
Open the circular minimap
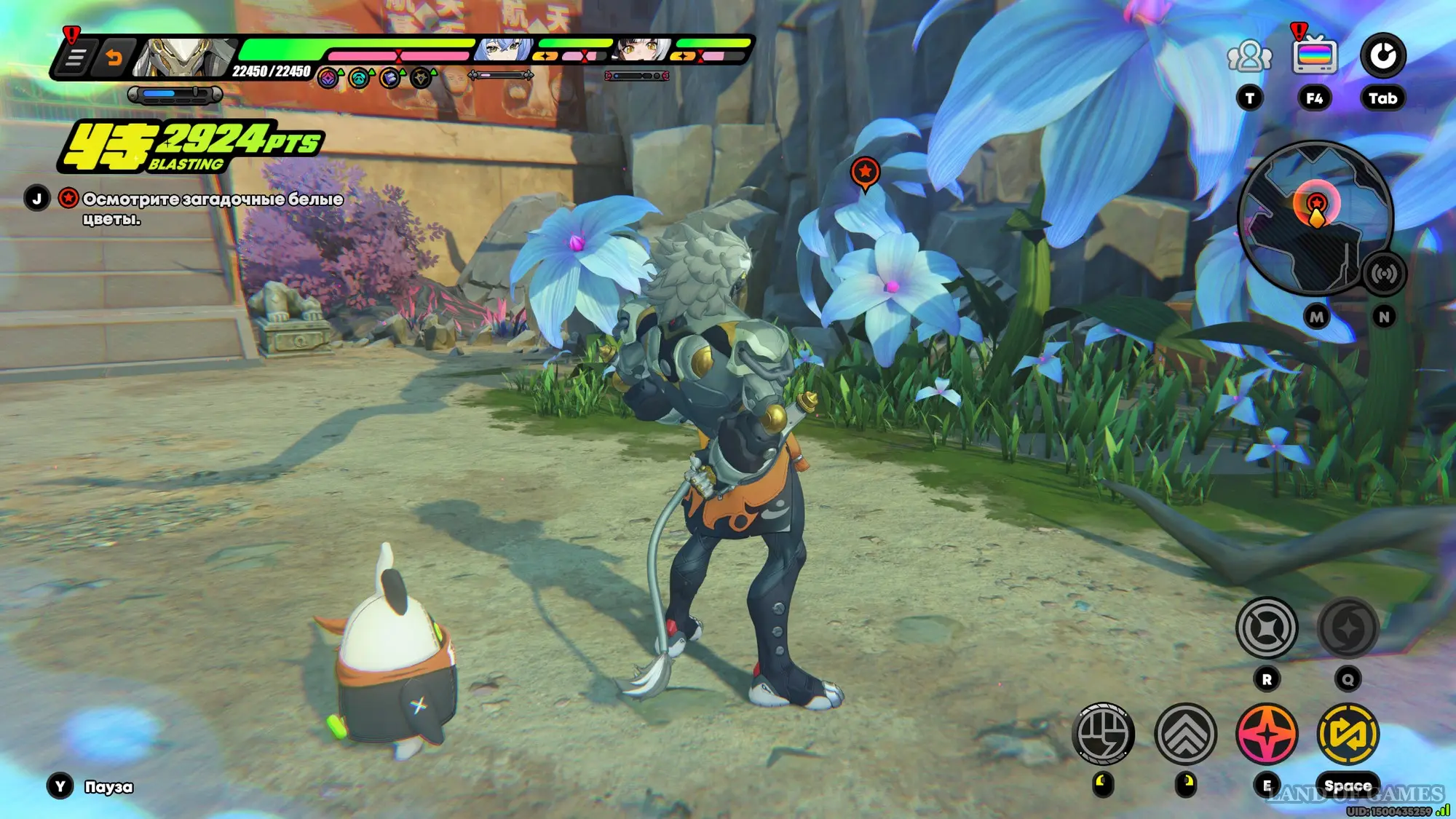1315,217
